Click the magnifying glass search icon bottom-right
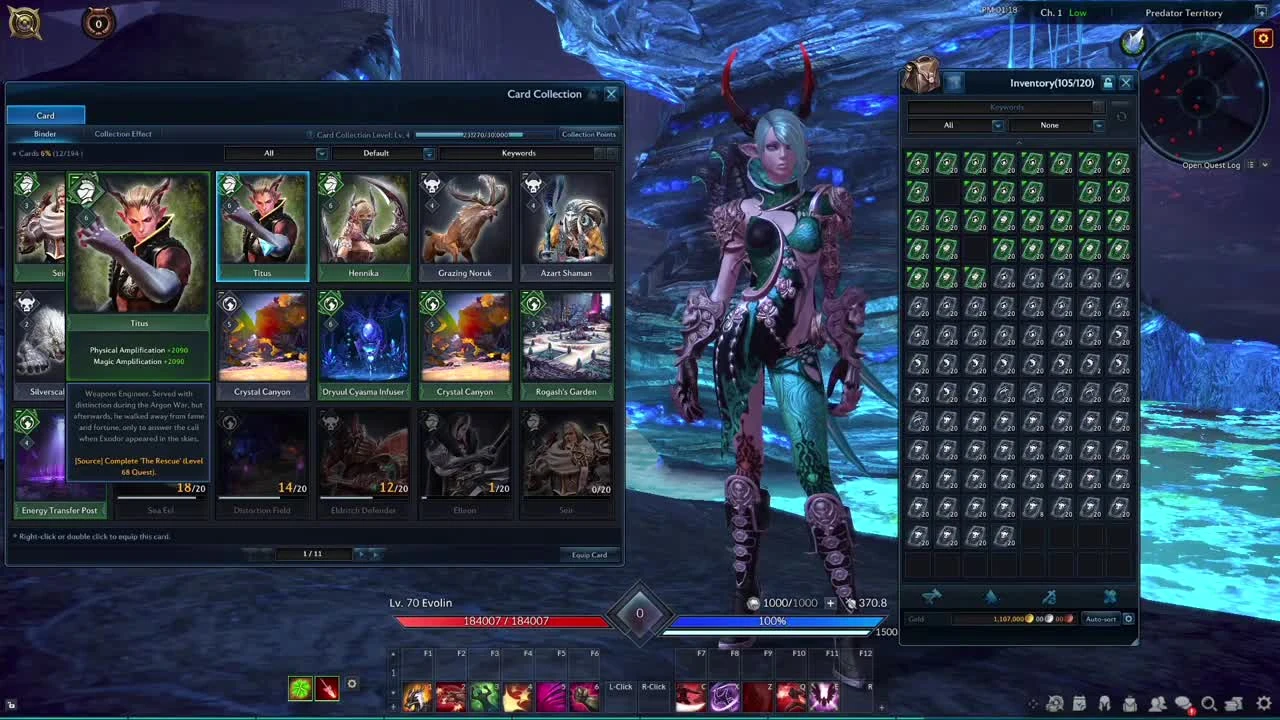The width and height of the screenshot is (1280, 720). pos(1207,704)
